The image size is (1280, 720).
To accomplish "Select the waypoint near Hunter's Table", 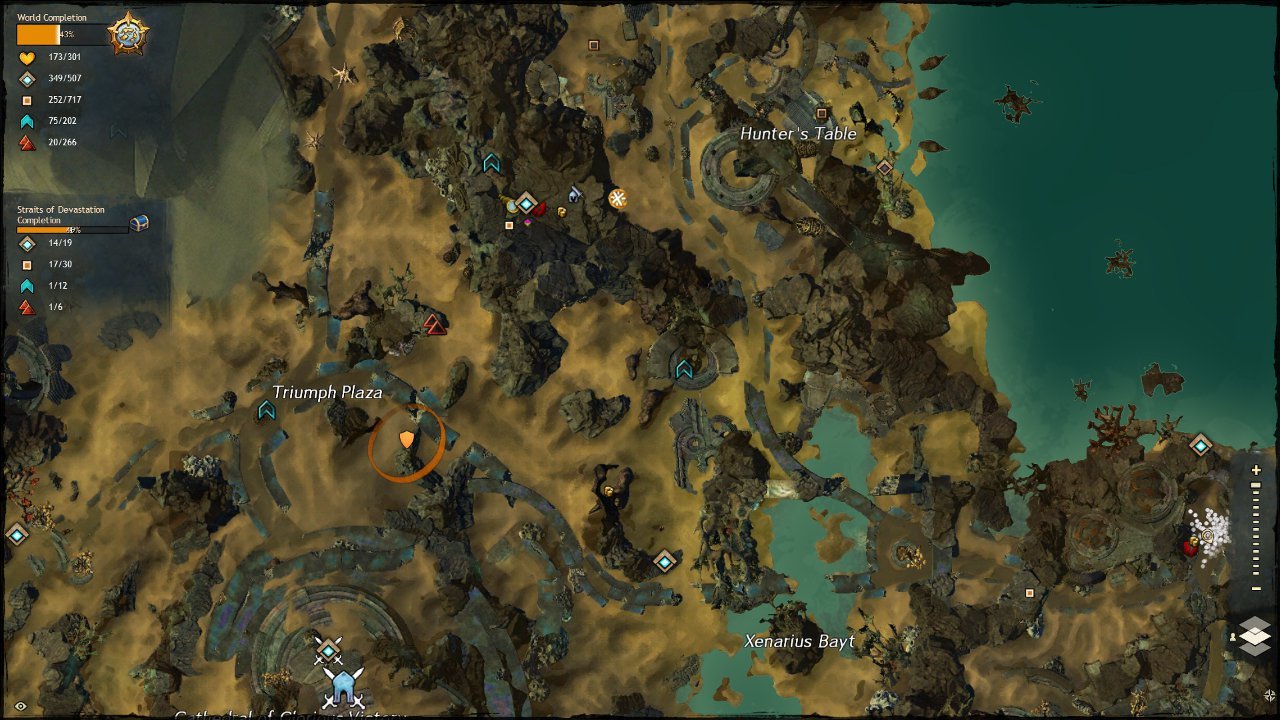I will 884,168.
